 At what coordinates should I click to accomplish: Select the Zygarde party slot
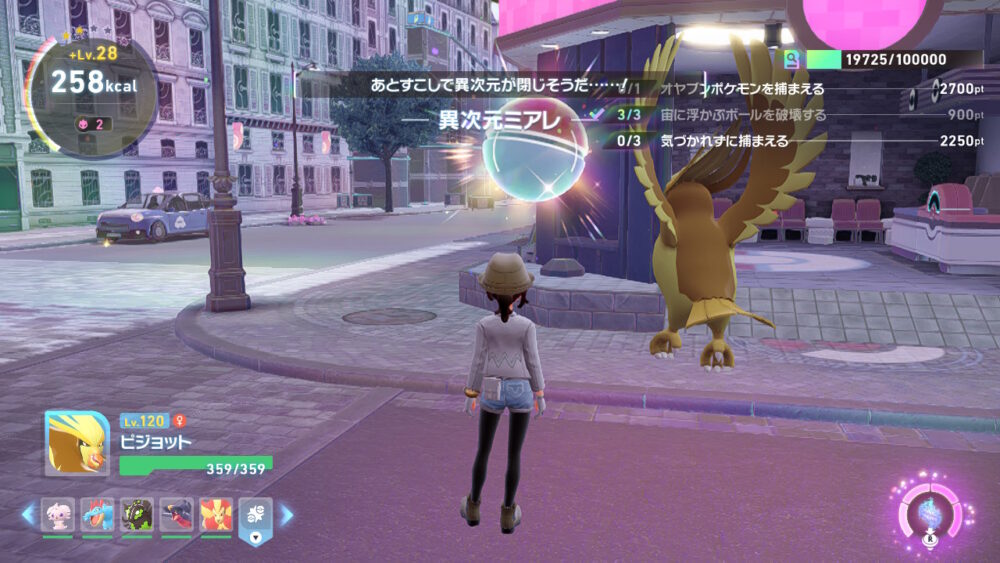tap(137, 514)
